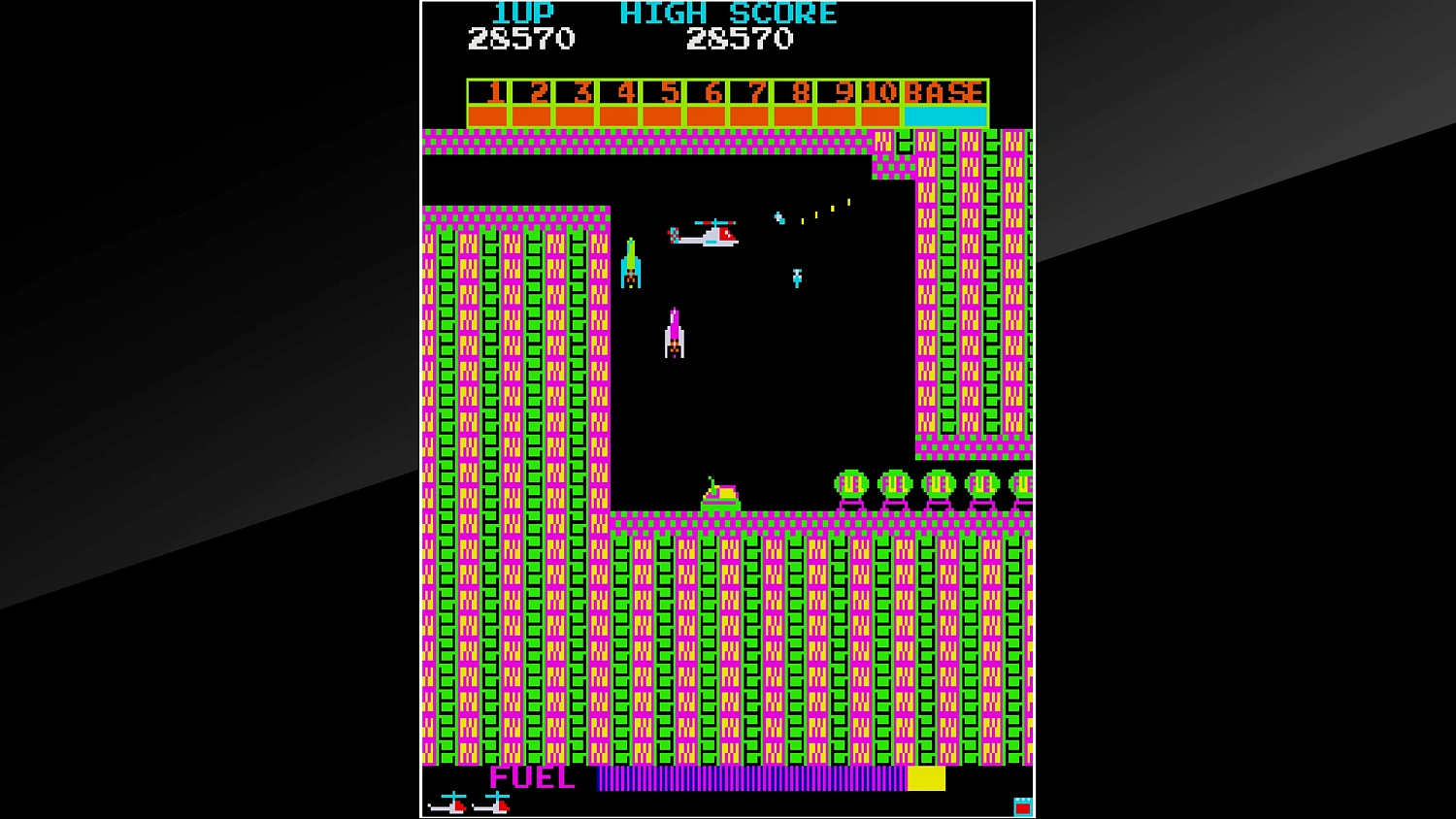Toggle stage marker 10 in the progress strip
The image size is (1456, 819).
881,93
